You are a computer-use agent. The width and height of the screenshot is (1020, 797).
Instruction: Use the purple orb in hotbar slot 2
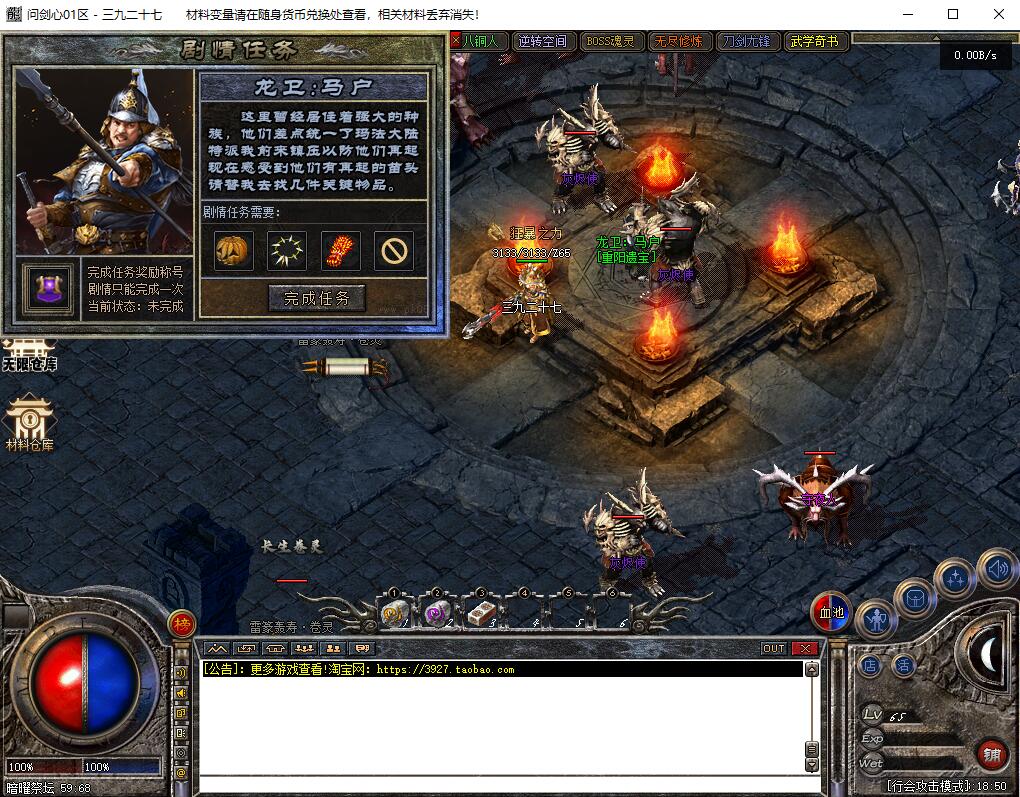coord(436,614)
